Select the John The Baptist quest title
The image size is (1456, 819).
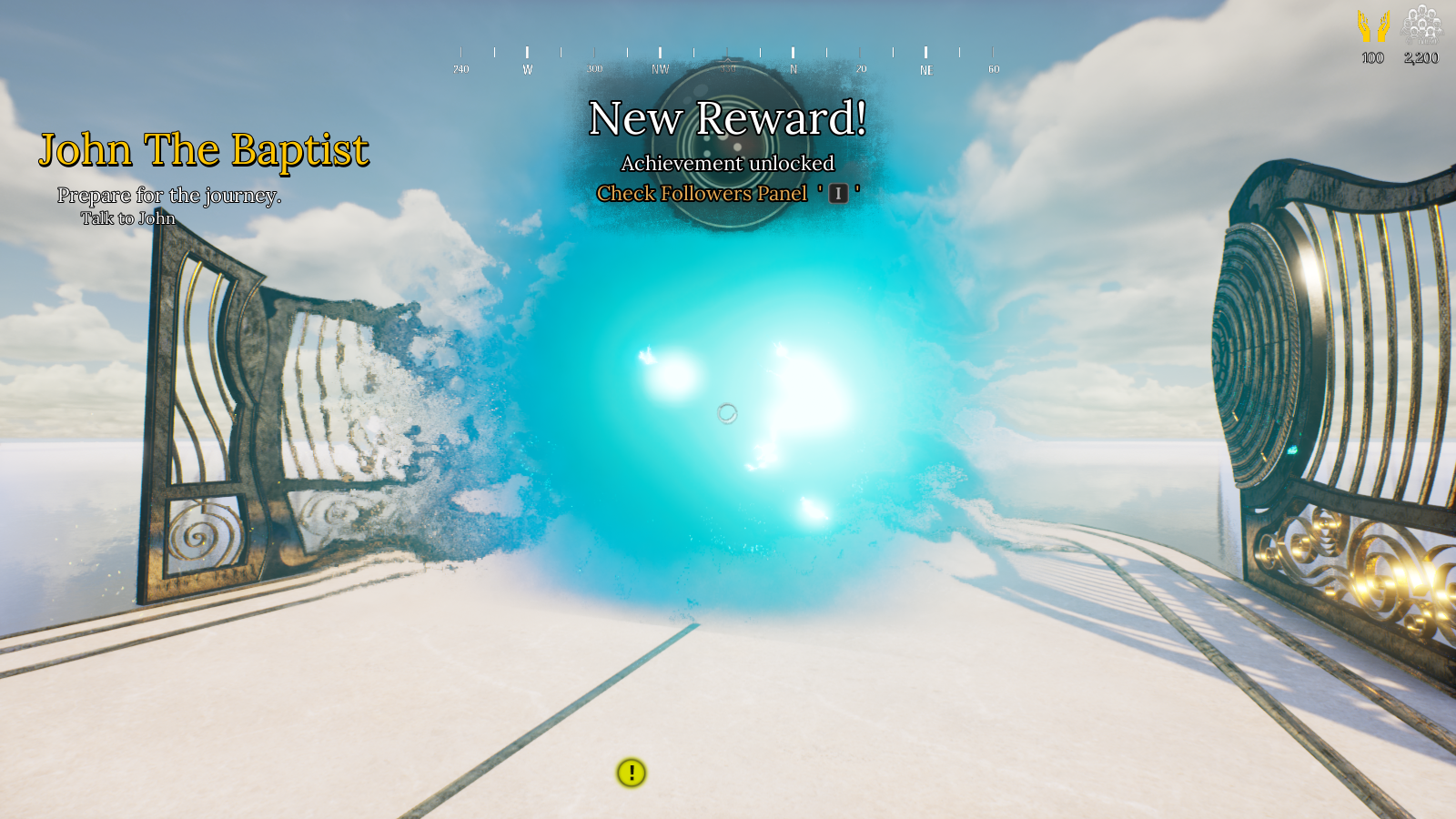click(x=204, y=150)
